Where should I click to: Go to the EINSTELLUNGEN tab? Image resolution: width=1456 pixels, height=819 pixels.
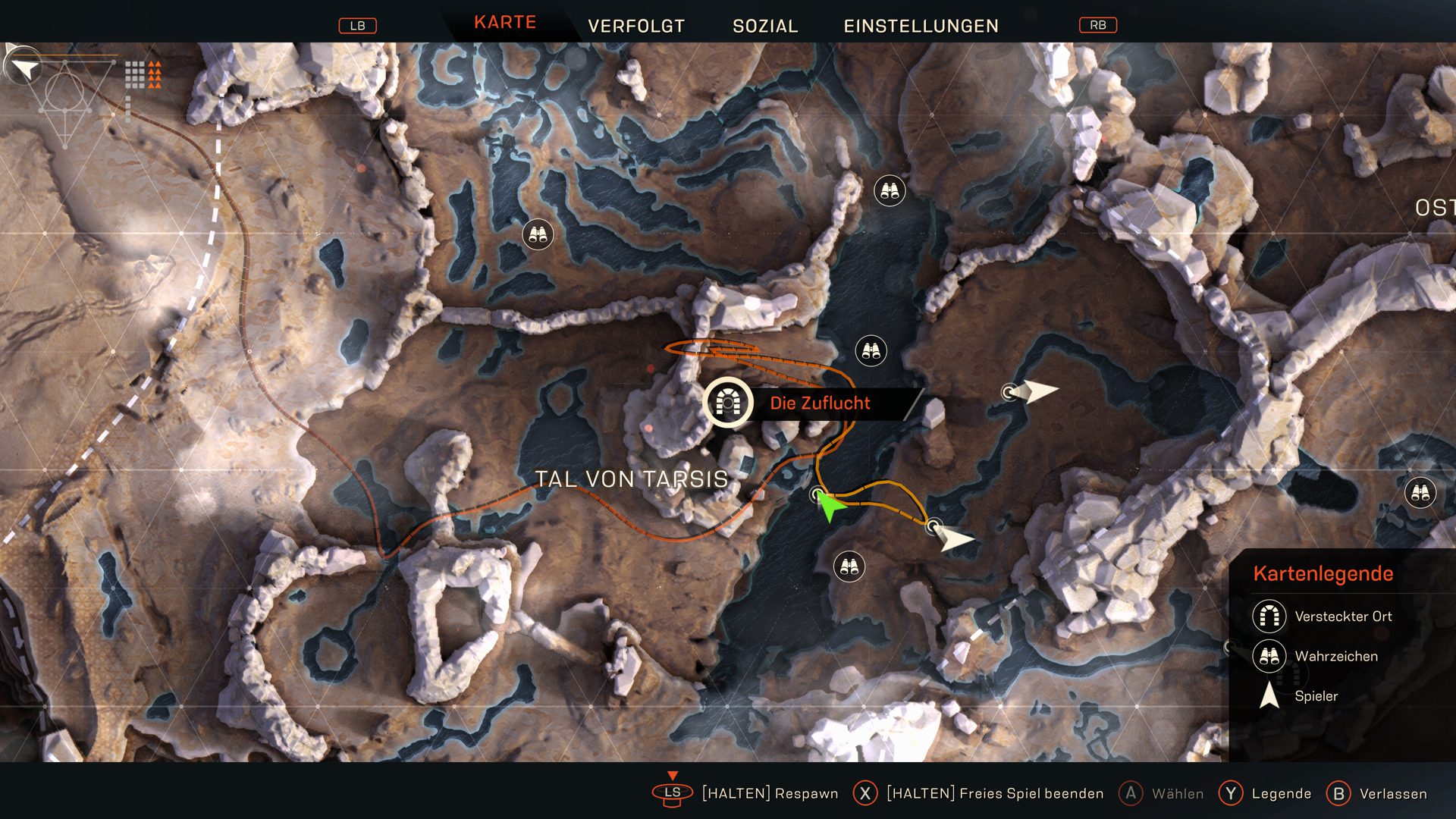click(921, 26)
